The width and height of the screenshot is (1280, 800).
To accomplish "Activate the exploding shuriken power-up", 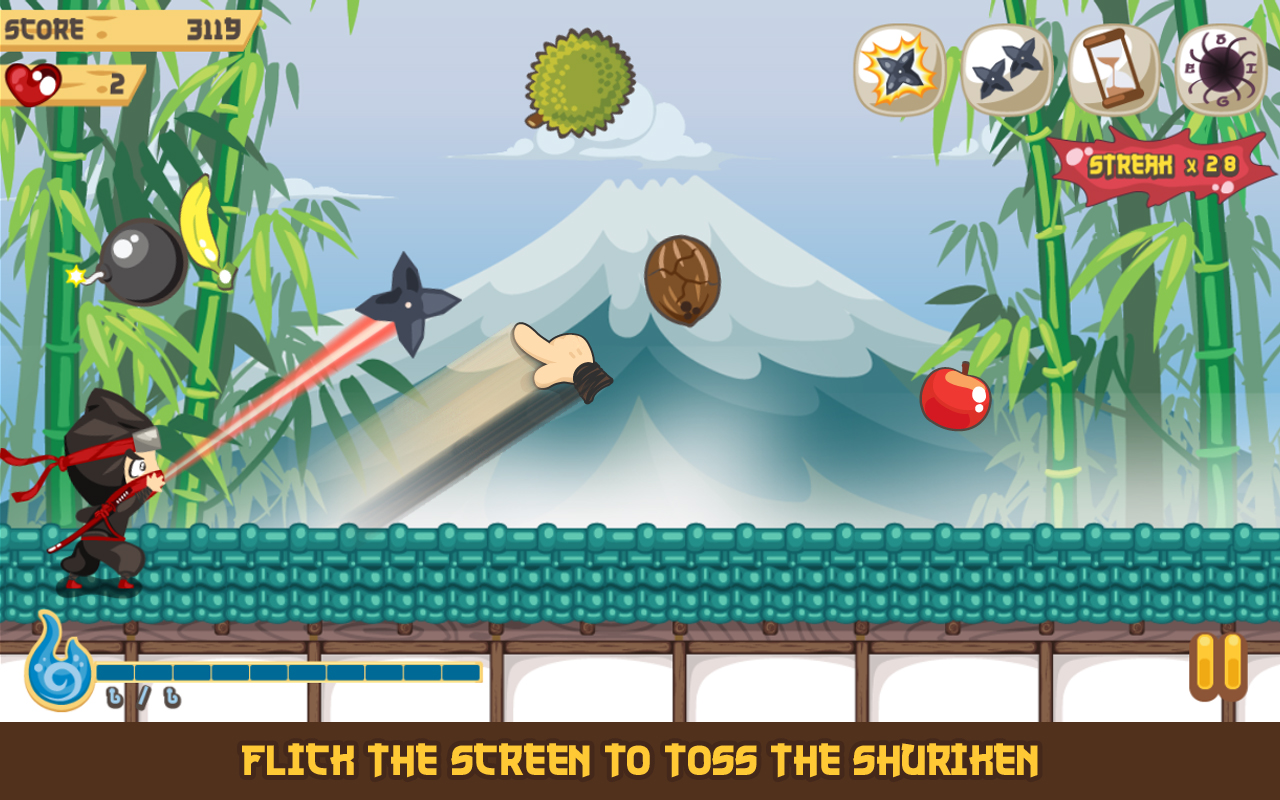I will [x=899, y=70].
